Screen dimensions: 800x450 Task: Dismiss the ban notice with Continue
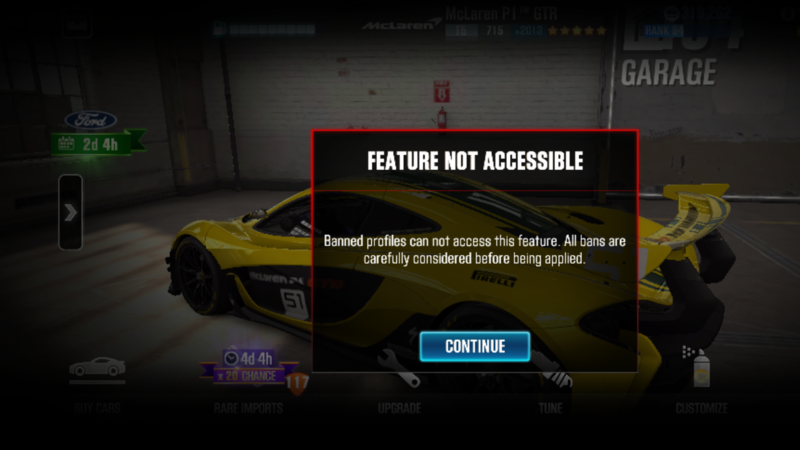(474, 346)
